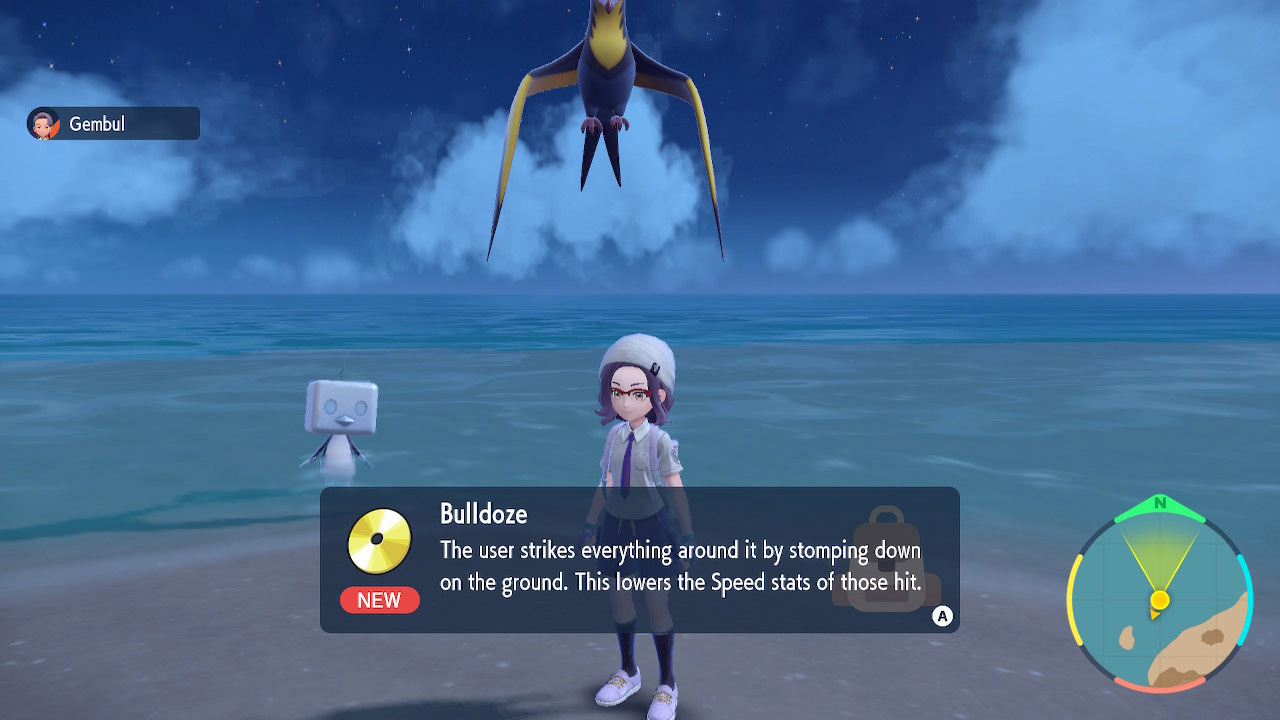Image resolution: width=1280 pixels, height=720 pixels.
Task: Select the Bulldoze move title
Action: (x=482, y=514)
